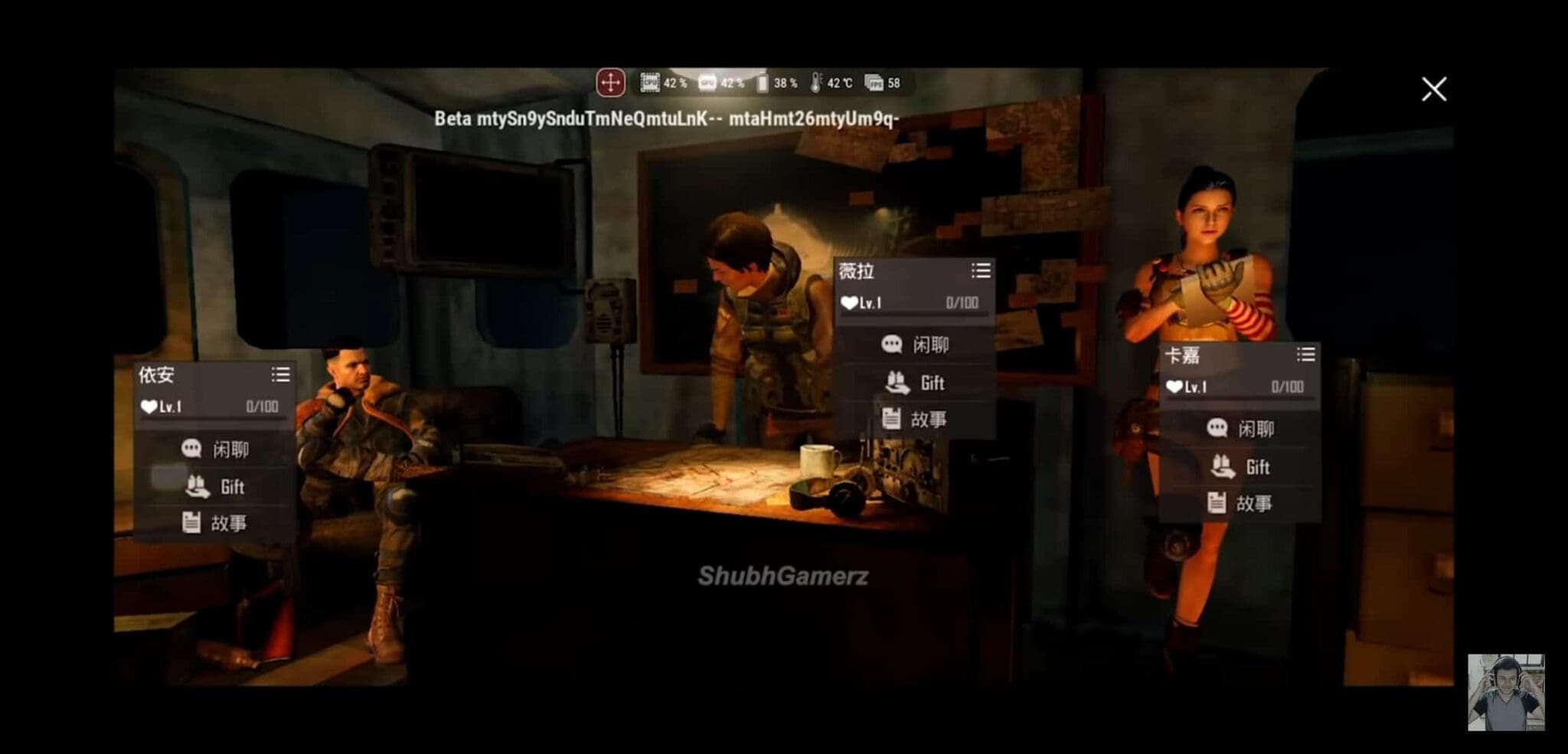Open the list menu icon for 依安
Image resolution: width=1568 pixels, height=754 pixels.
280,375
